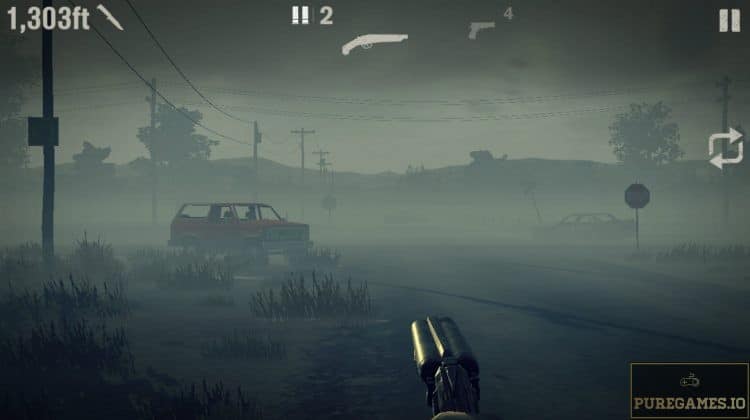
Task: Pause the game
Action: coord(729,20)
